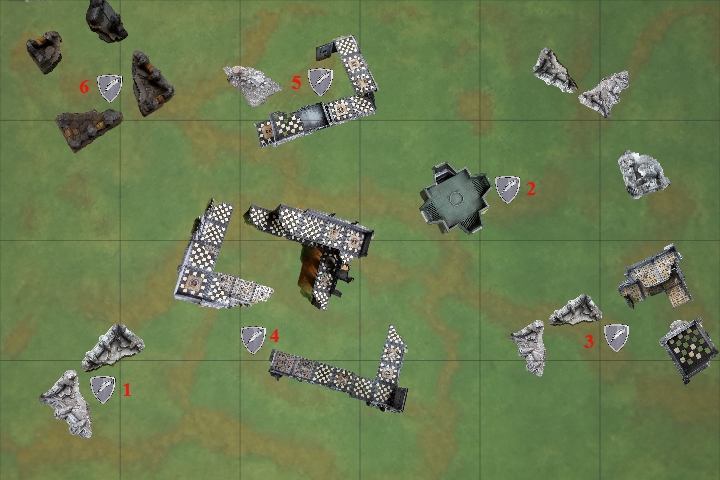720x480 pixels.
Task: Choose objective shield number 3
Action: (616, 338)
